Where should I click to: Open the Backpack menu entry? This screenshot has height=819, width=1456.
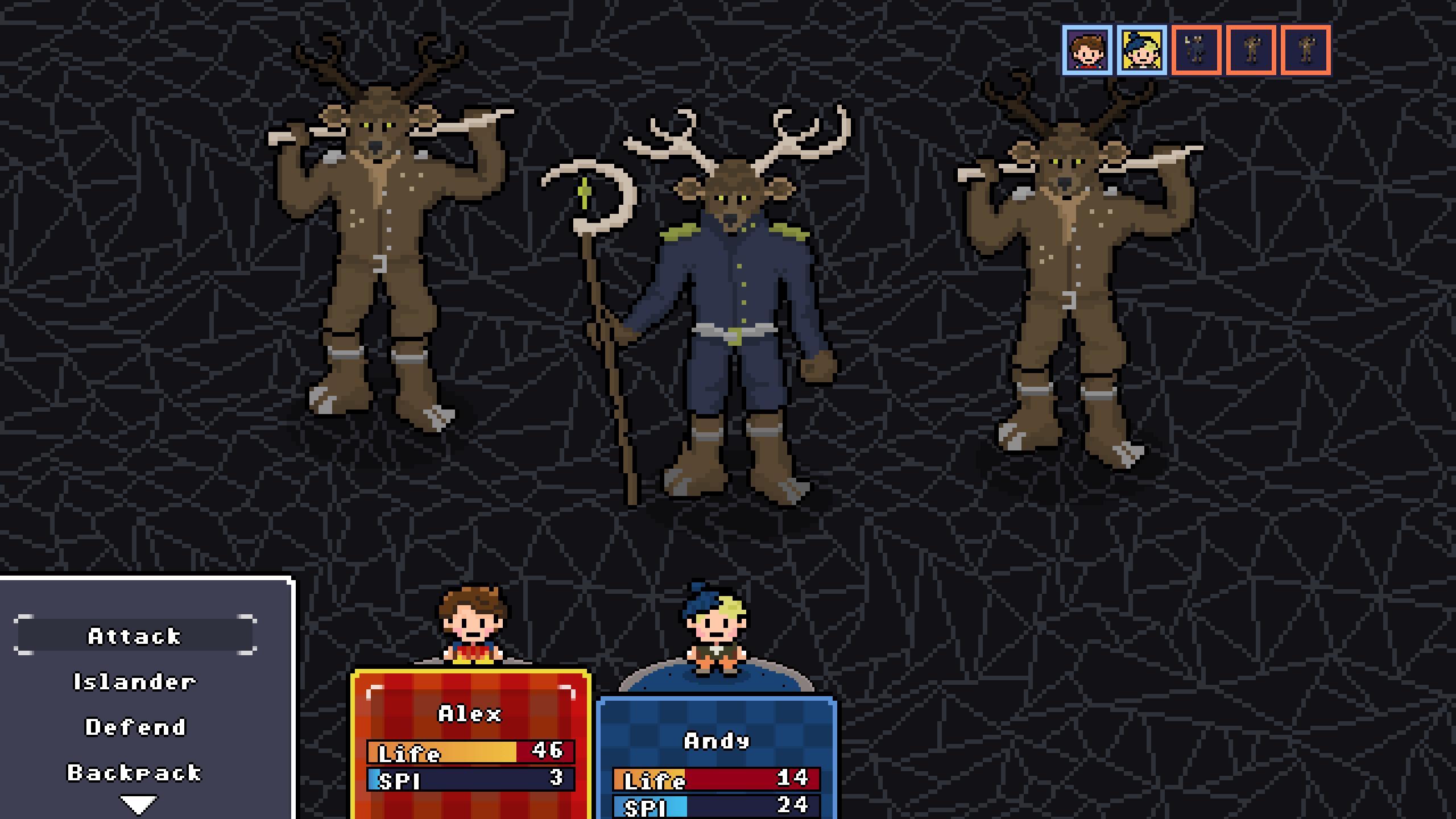[x=135, y=772]
